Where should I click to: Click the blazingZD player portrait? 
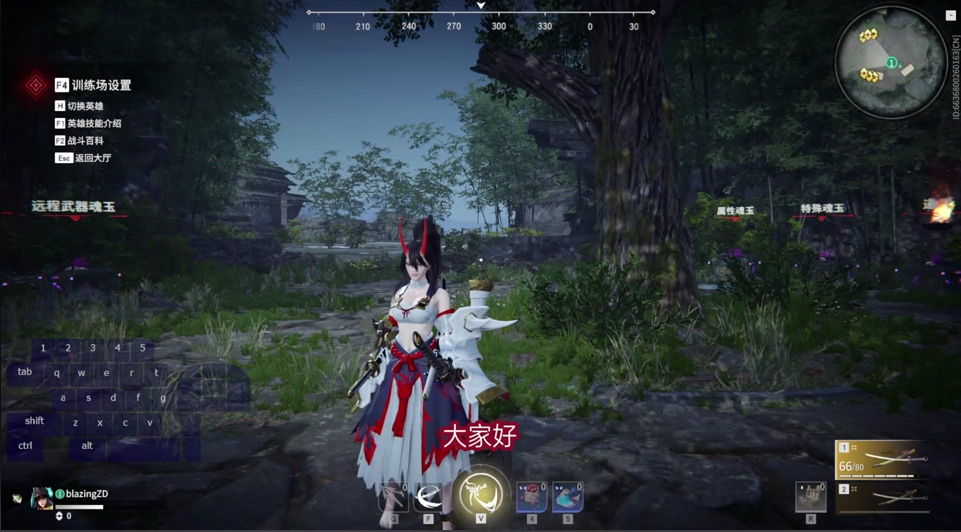[42, 498]
